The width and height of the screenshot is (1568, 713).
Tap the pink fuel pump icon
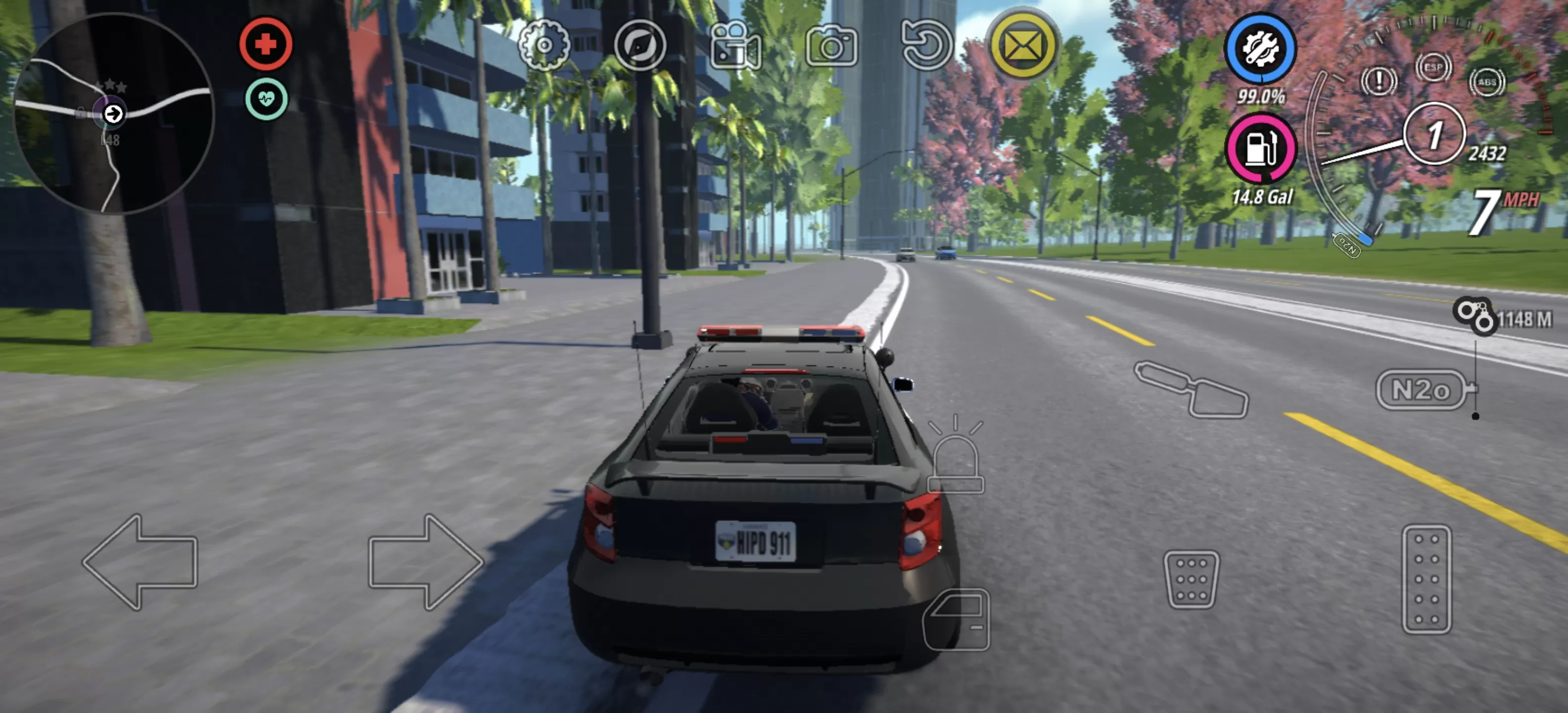[x=1261, y=149]
